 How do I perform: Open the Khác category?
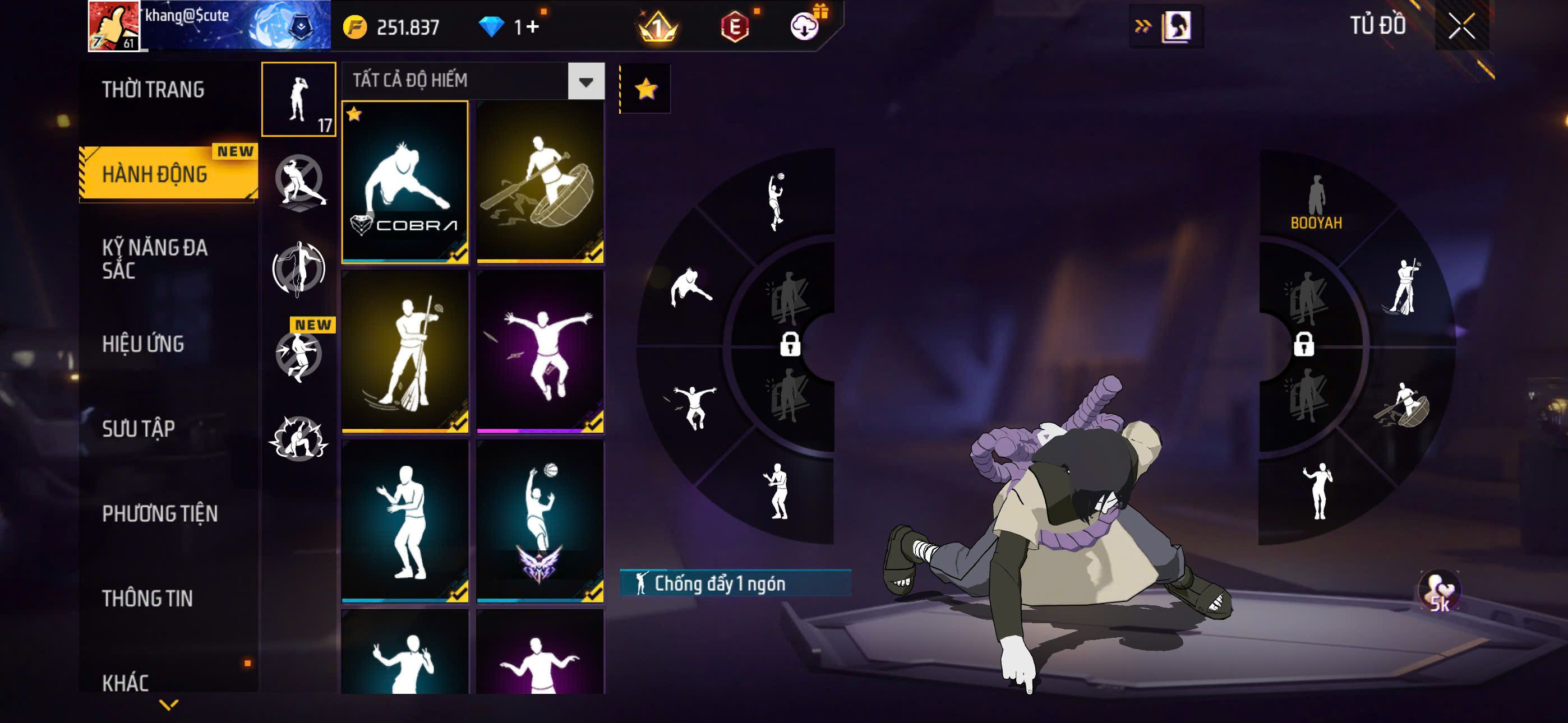[x=126, y=682]
